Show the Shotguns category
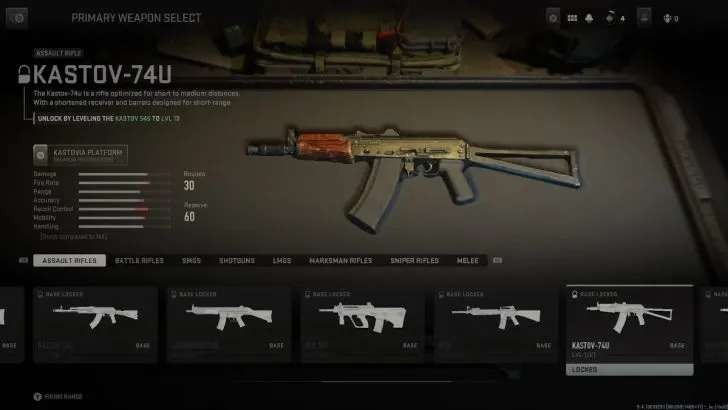 point(237,260)
